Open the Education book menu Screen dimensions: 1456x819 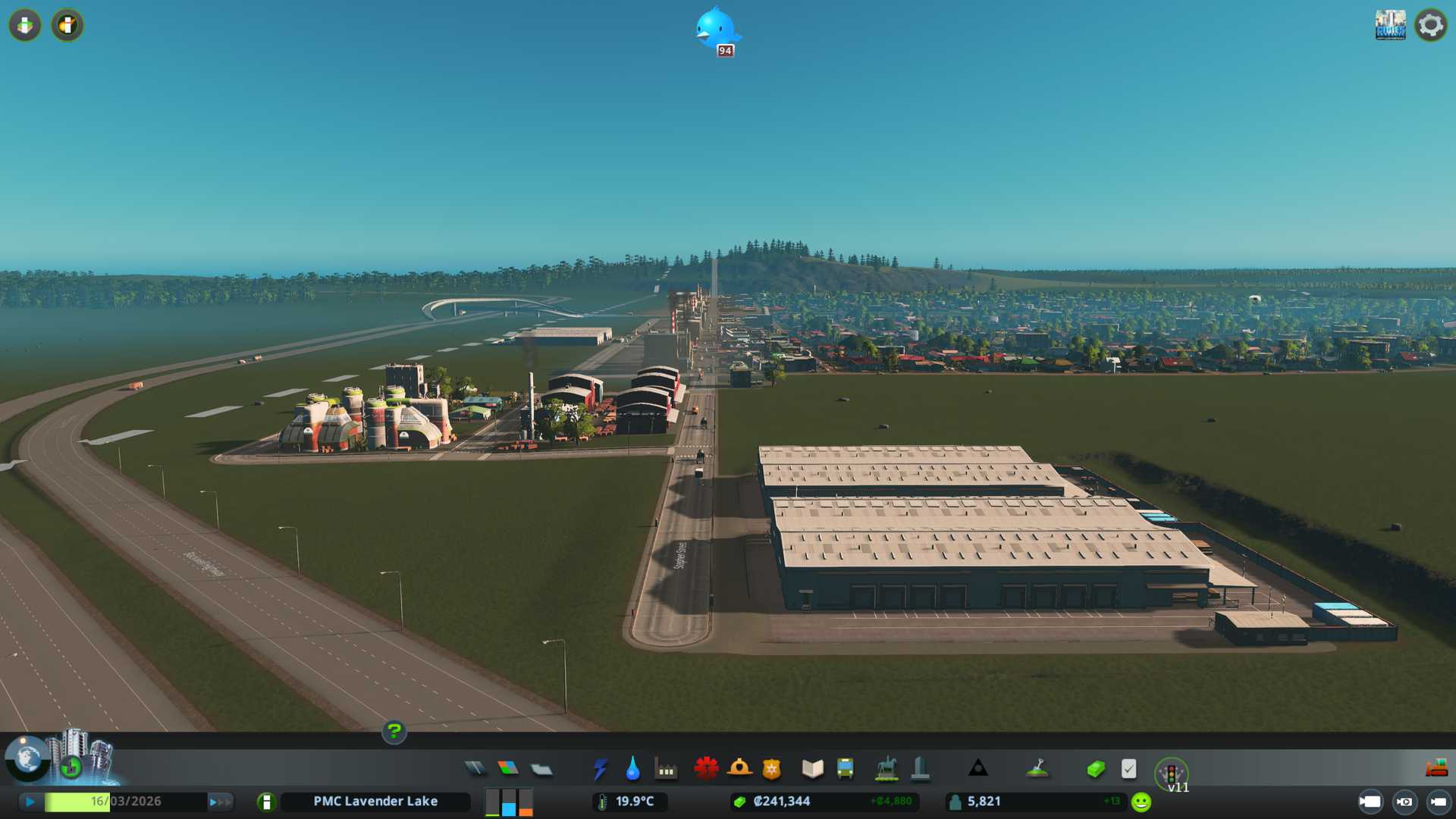[812, 769]
